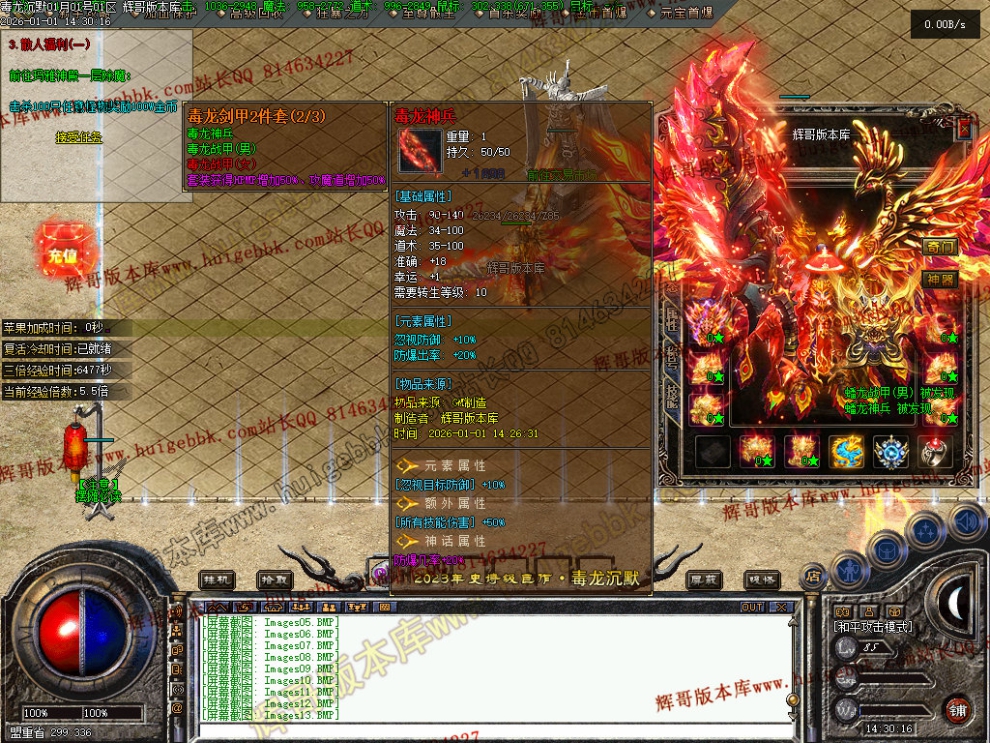Open the 充值 recharge icon
990x743 pixels.
62,256
